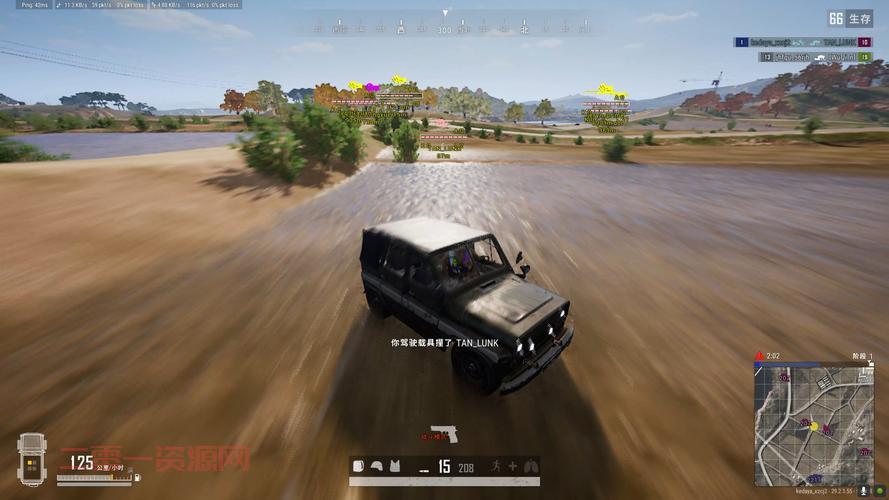The width and height of the screenshot is (889, 500).
Task: Click the helmet equipment icon
Action: [x=377, y=466]
